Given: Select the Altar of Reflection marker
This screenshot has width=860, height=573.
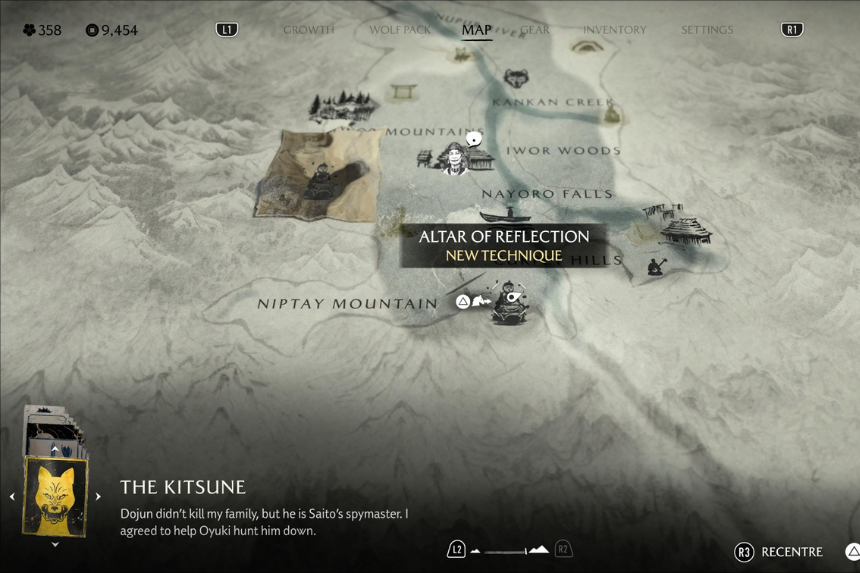Looking at the screenshot, I should (511, 304).
